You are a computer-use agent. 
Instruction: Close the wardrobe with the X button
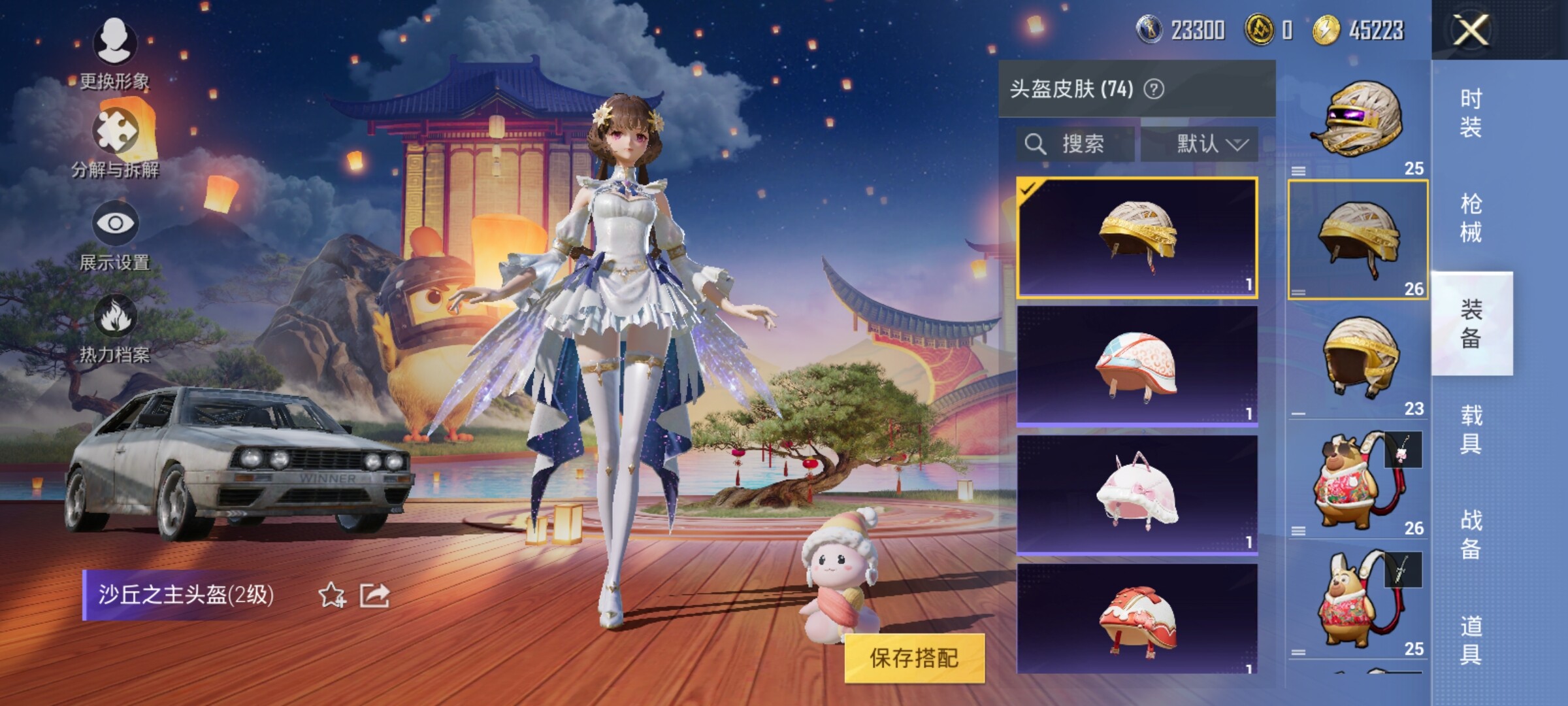[x=1470, y=30]
